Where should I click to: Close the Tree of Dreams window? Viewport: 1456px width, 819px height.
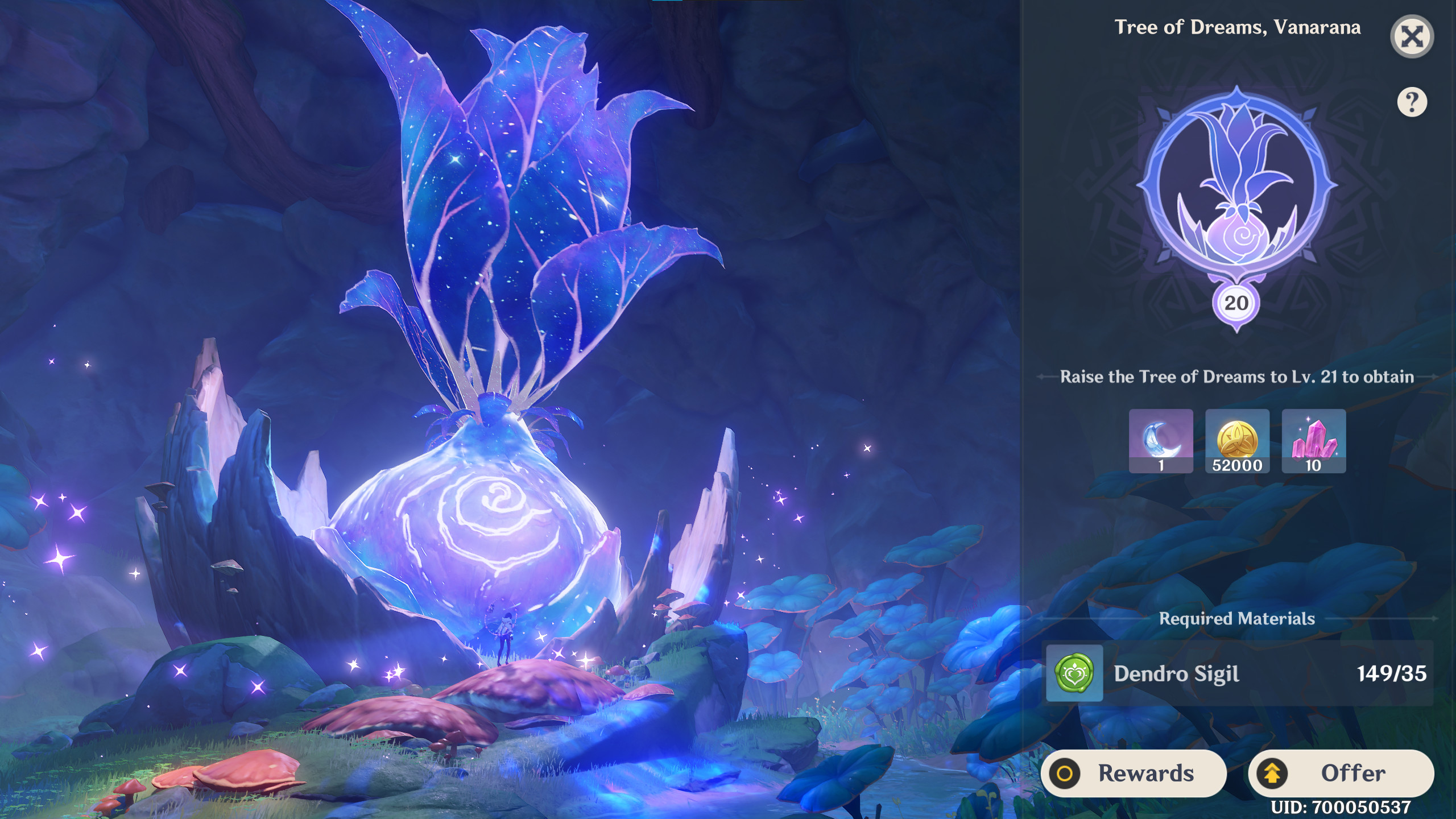click(x=1413, y=37)
